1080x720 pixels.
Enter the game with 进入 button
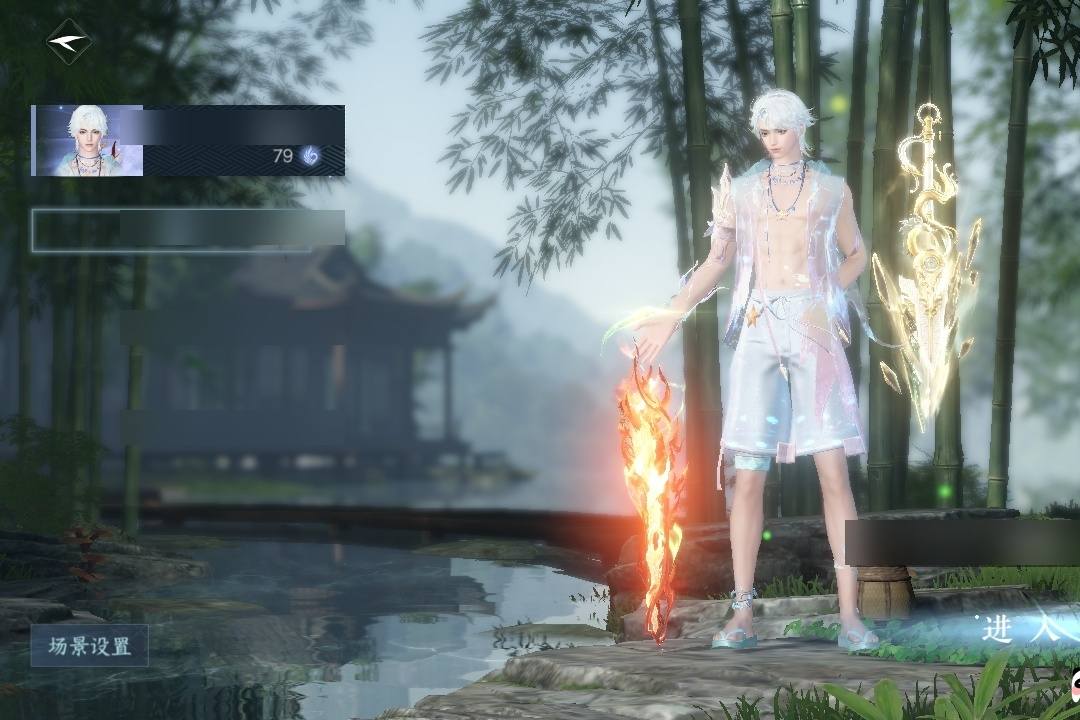(1020, 628)
